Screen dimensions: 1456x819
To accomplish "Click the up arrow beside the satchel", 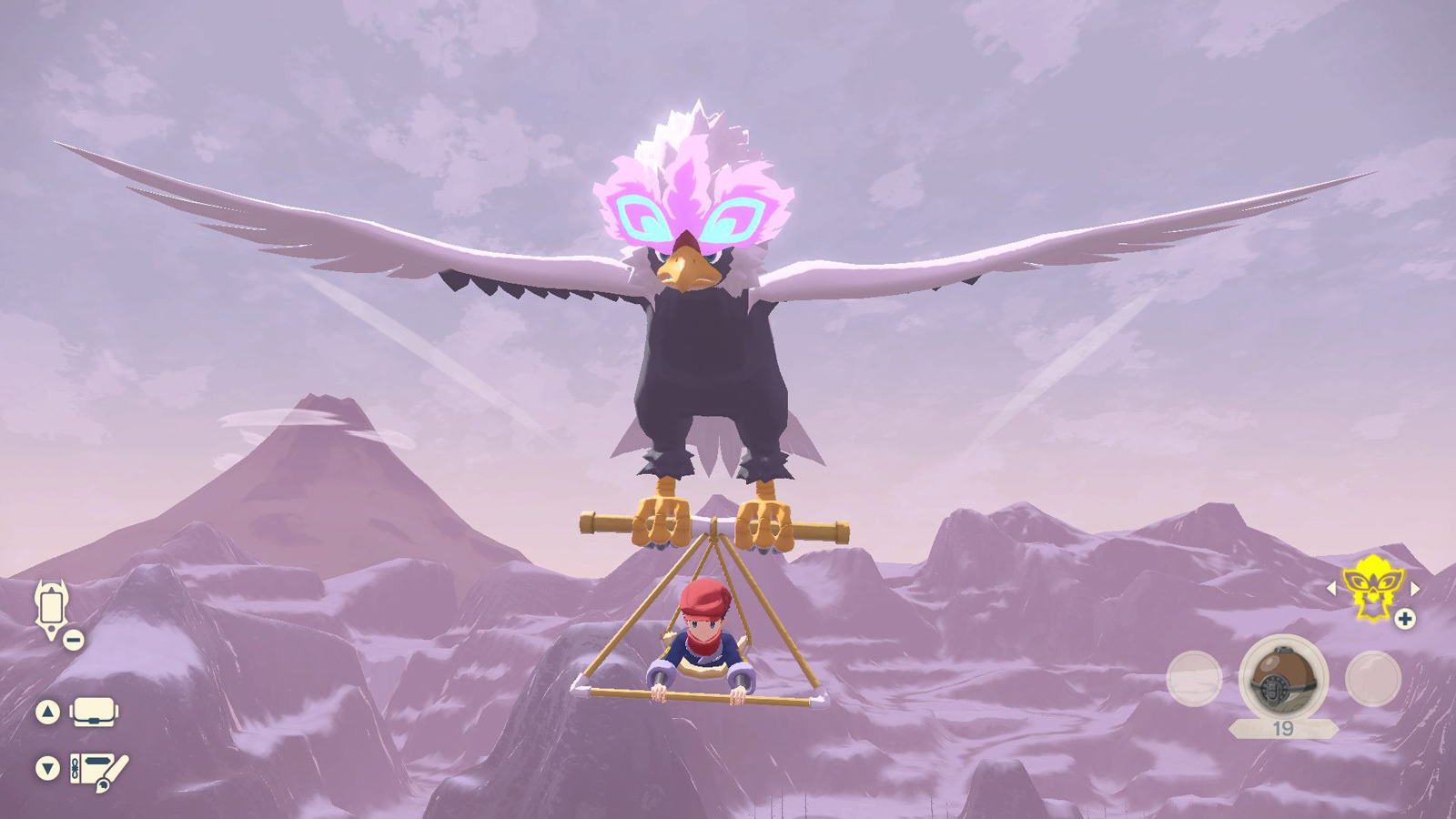I will [47, 711].
